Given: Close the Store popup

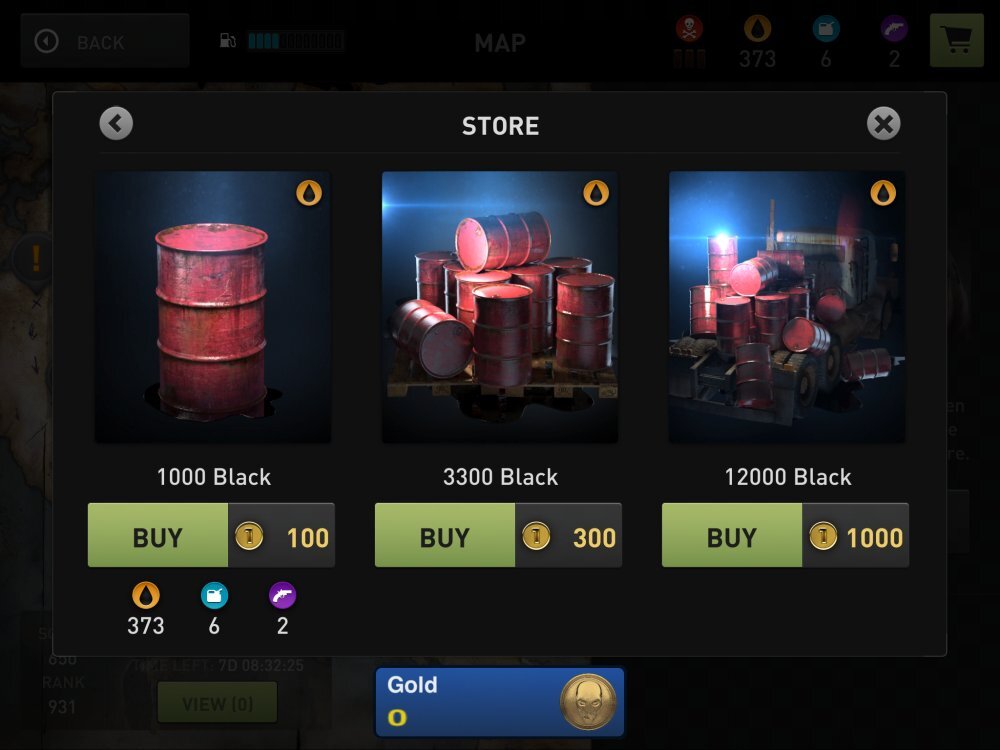Looking at the screenshot, I should point(883,124).
